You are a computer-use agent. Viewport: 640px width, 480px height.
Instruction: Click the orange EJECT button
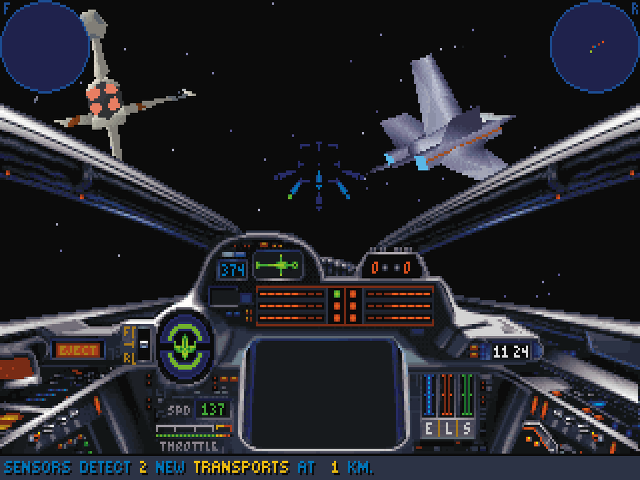point(78,350)
